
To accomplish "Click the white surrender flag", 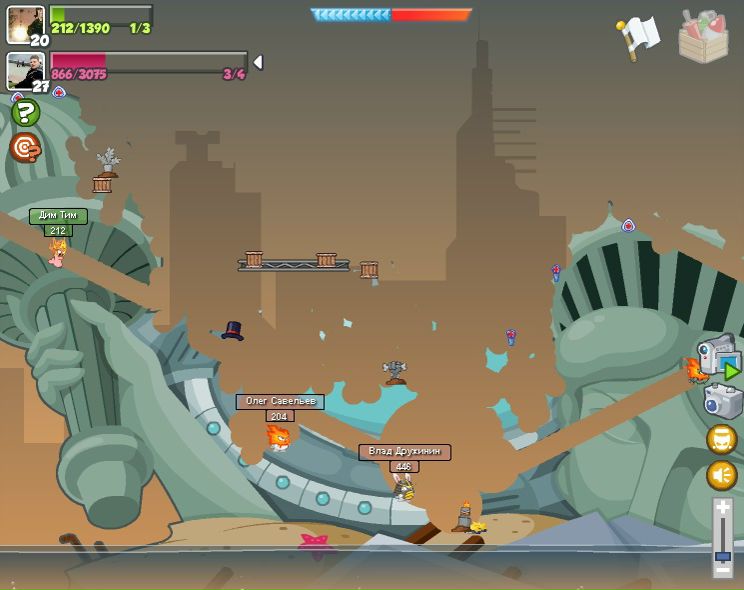I will coord(638,36).
